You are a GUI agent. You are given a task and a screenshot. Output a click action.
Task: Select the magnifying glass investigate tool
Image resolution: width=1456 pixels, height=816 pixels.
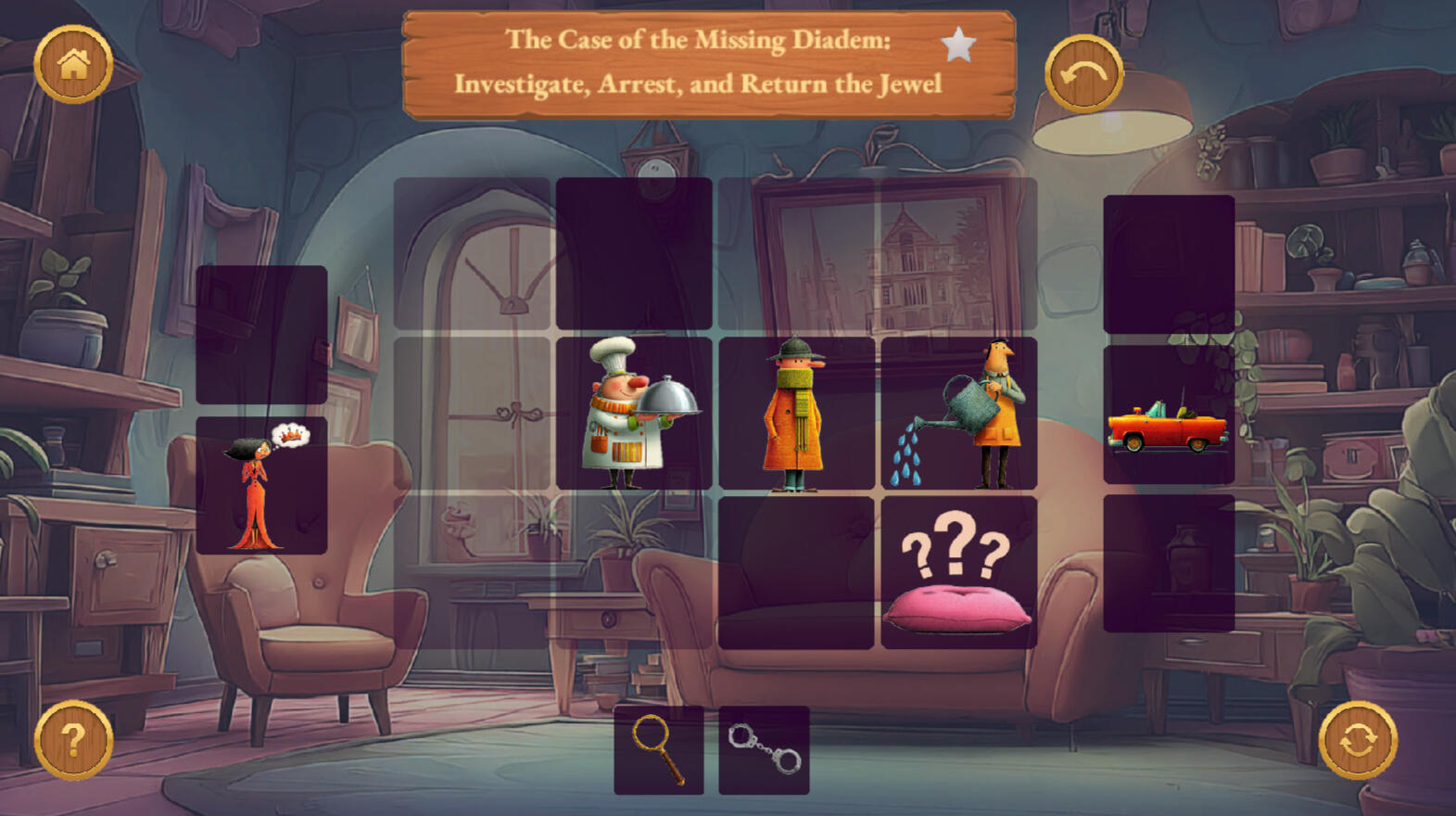(659, 750)
